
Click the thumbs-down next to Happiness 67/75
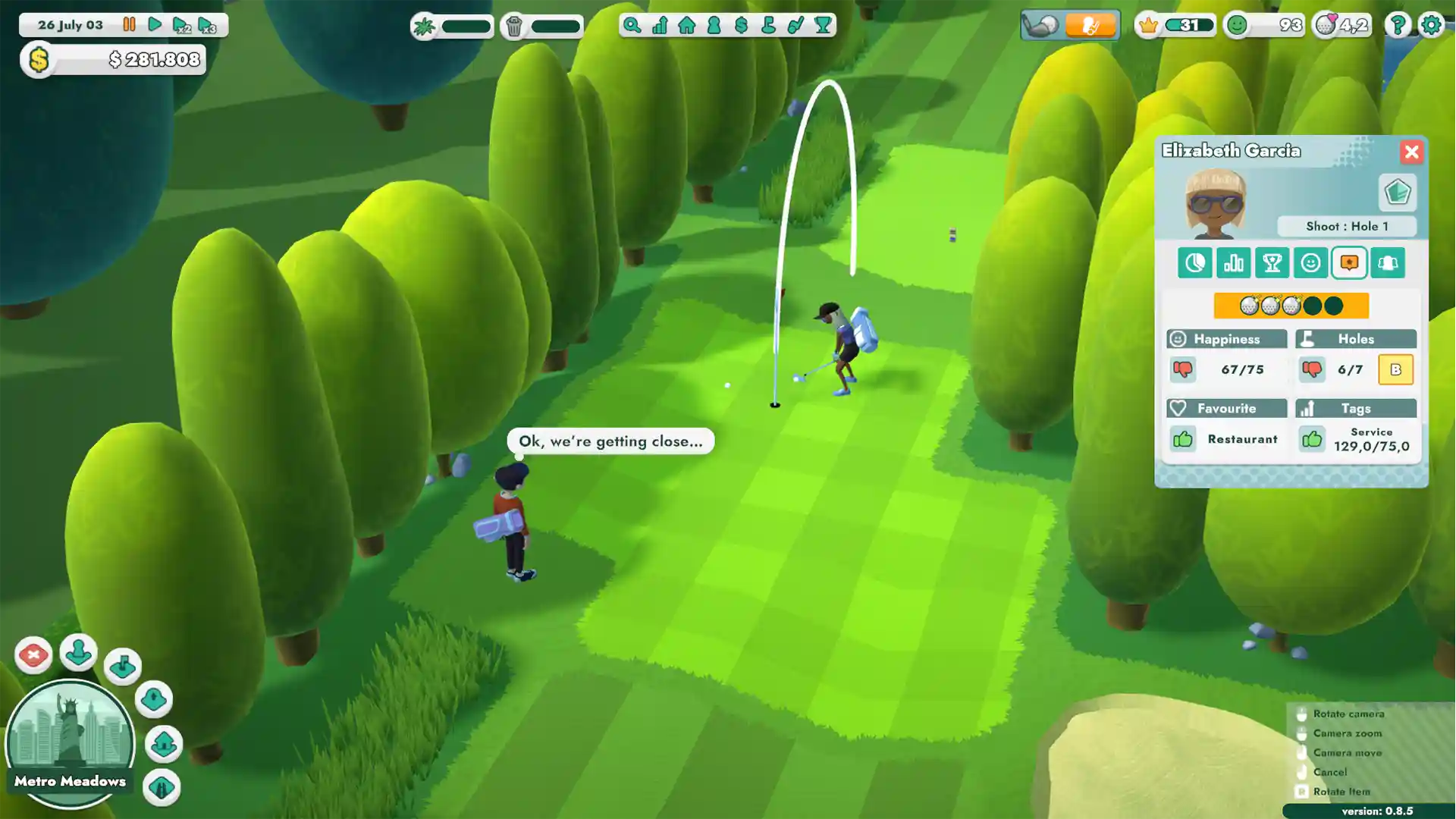1184,370
